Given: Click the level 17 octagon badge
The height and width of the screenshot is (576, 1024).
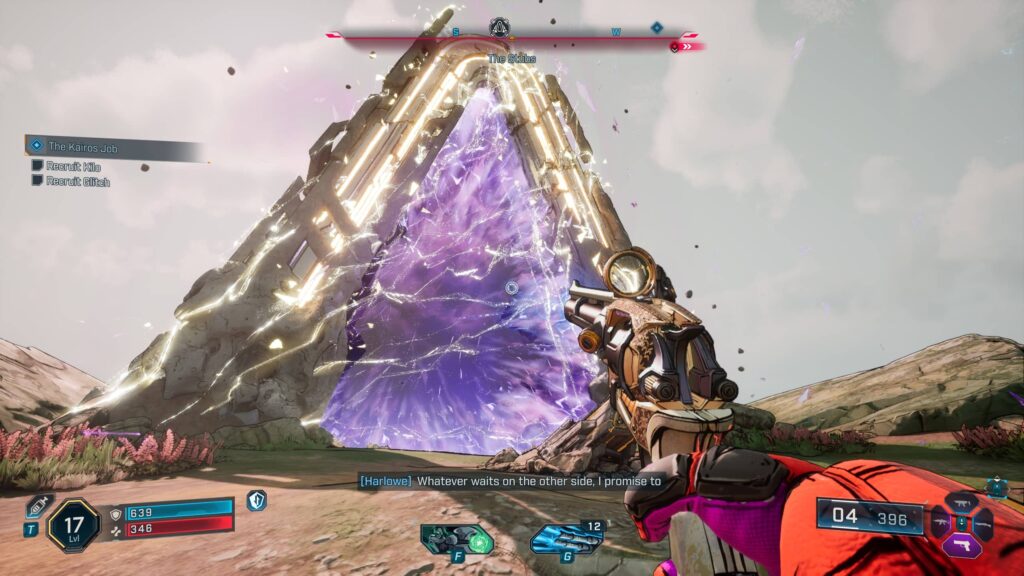Looking at the screenshot, I should 73,525.
